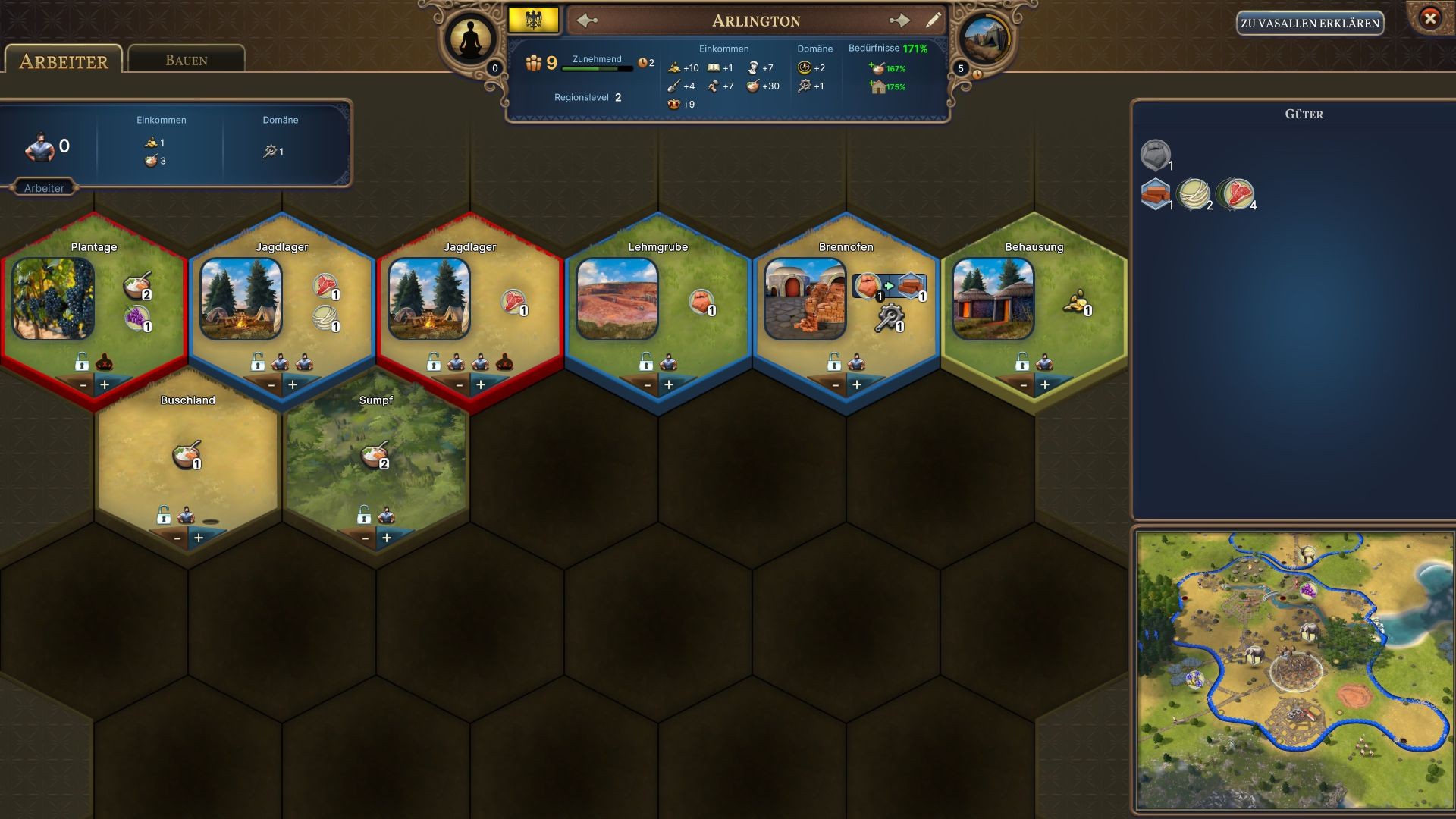Add a worker to the Brennofen tile
Viewport: 1456px width, 819px height.
tap(857, 385)
